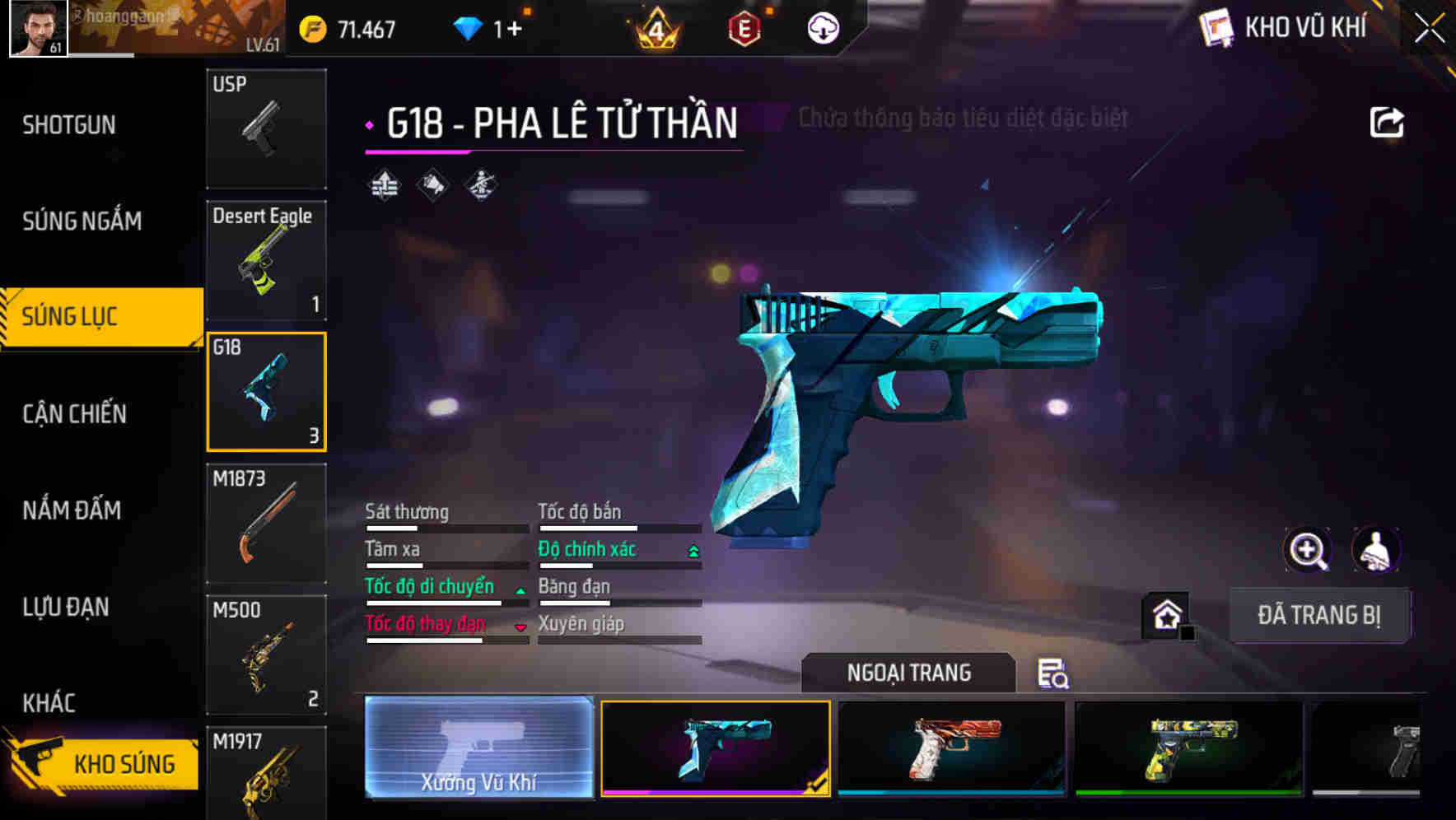Open the skin inspect icon next to NGOAI TRANG
Screen dimensions: 1456x820
[1054, 675]
